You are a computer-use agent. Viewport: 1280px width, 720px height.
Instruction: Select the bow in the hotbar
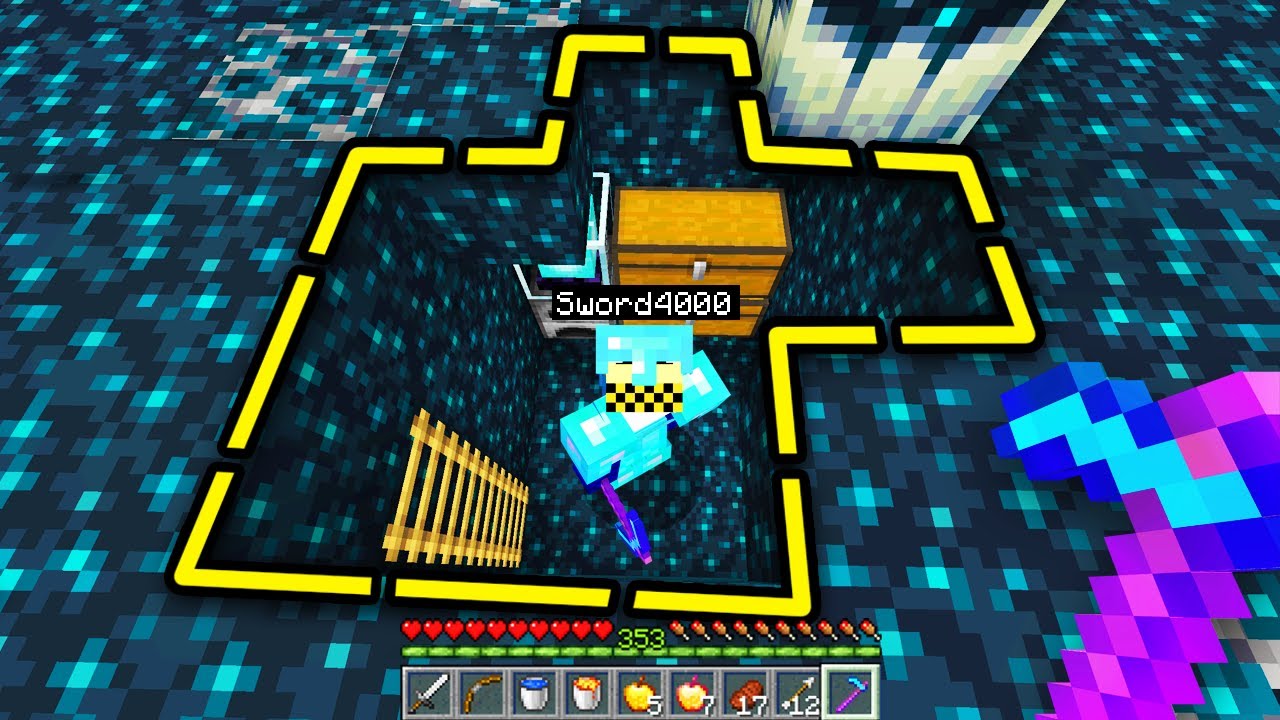coord(479,692)
